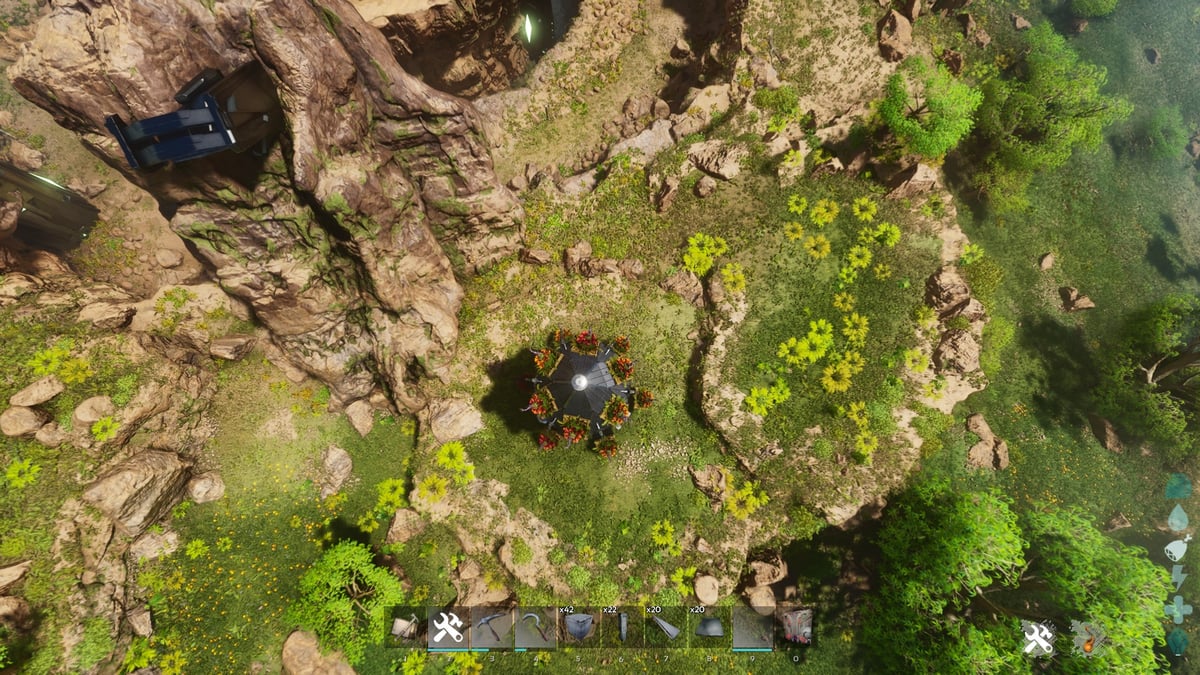Screen dimensions: 1200x675
Task: Choose the x42 metal structure piece slot
Action: coord(578,627)
